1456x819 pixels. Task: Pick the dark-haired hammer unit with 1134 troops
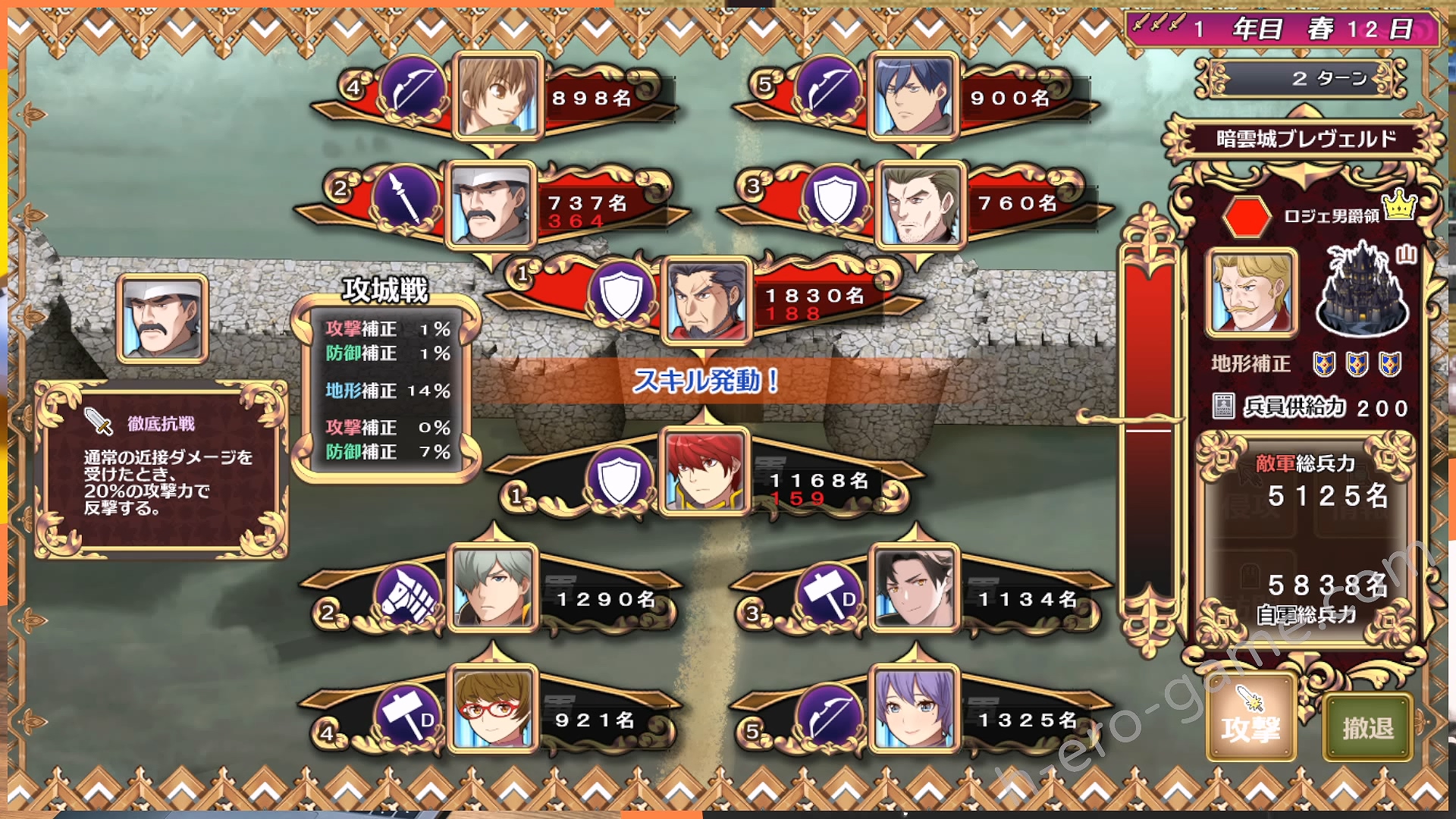point(915,589)
